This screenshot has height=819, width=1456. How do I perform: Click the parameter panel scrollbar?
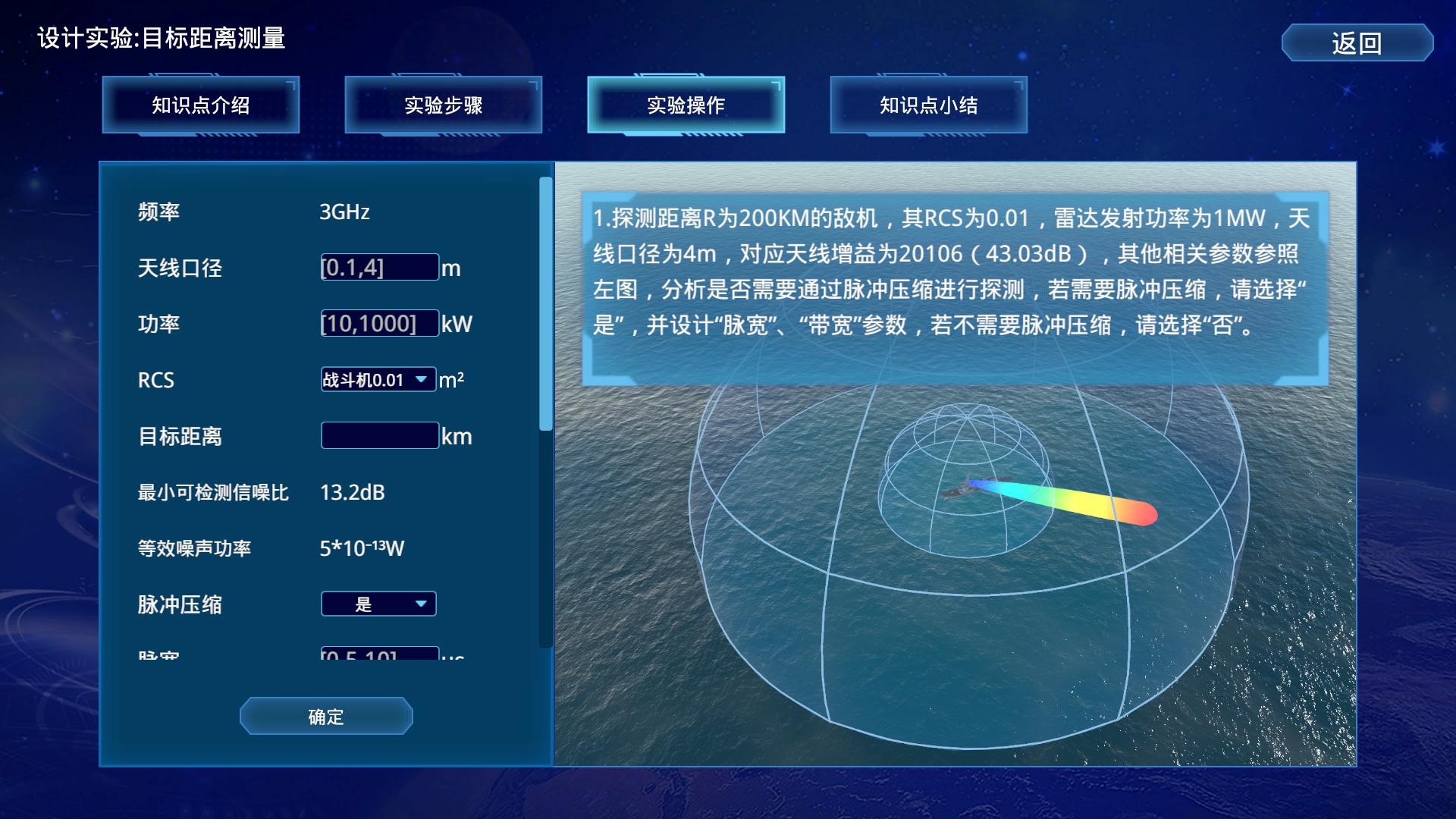pos(545,303)
